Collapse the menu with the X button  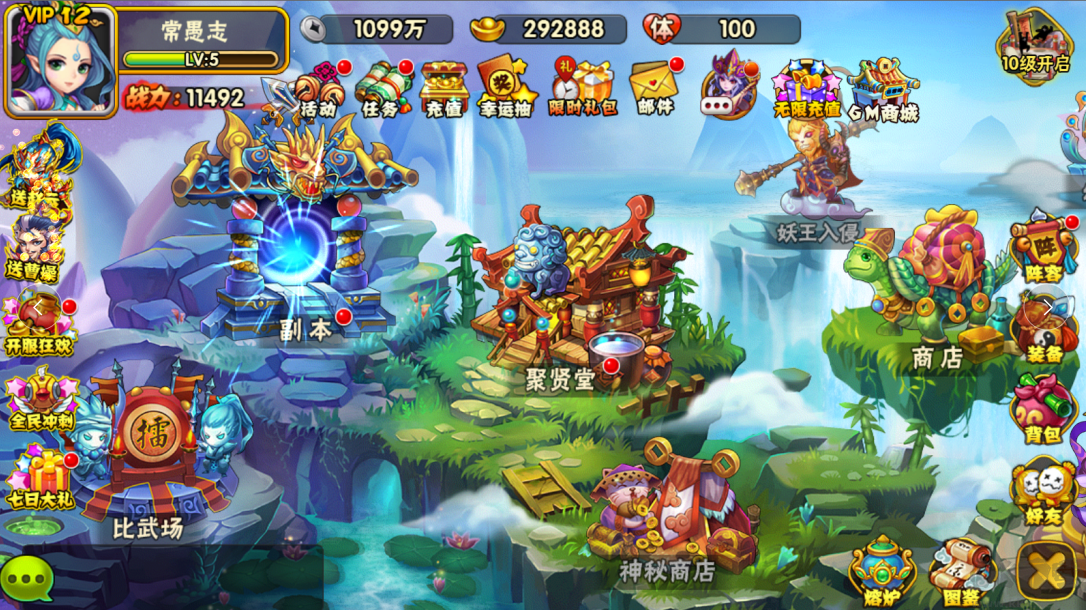pos(1047,572)
